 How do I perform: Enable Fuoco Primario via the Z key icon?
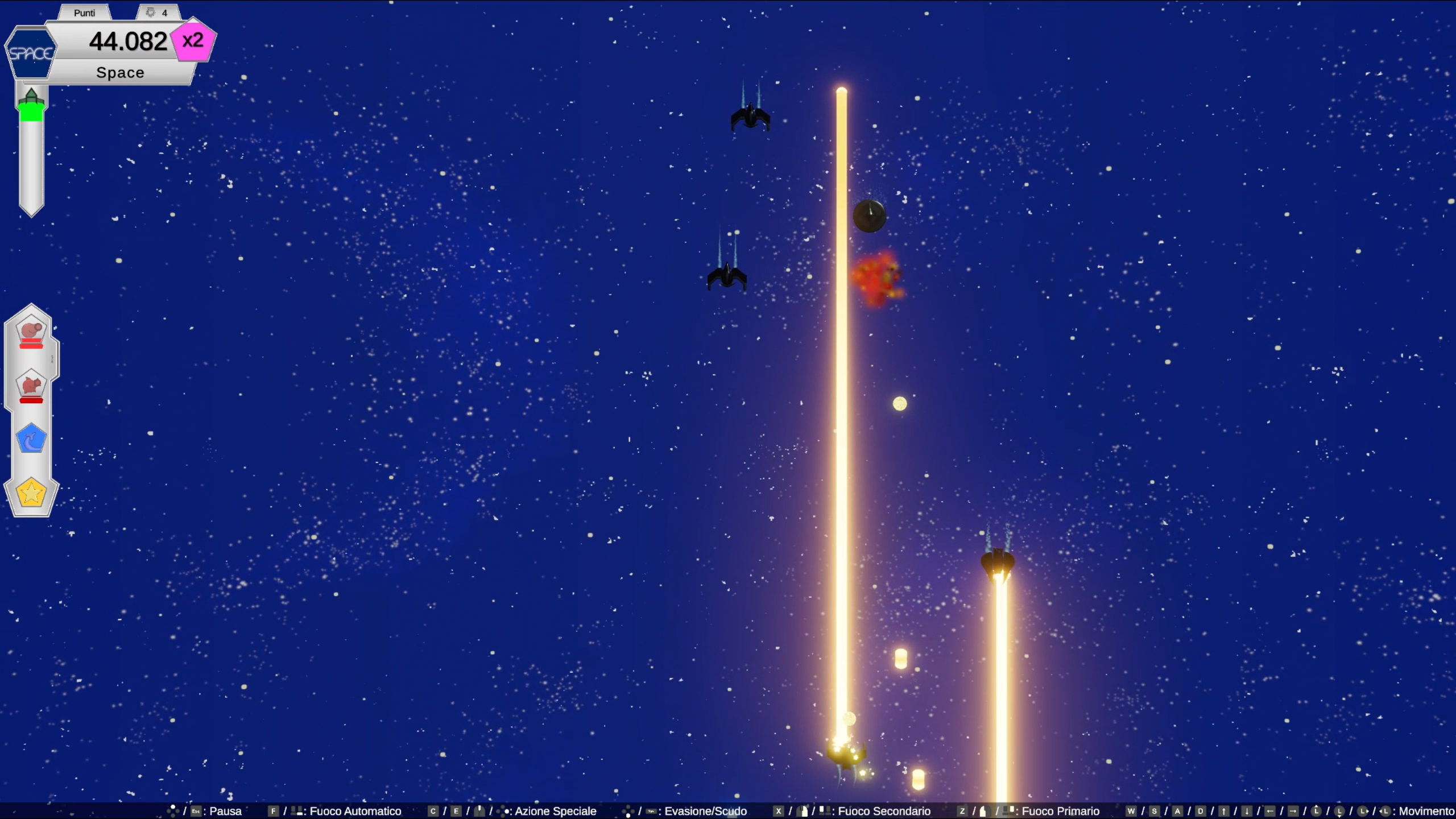pyautogui.click(x=962, y=811)
